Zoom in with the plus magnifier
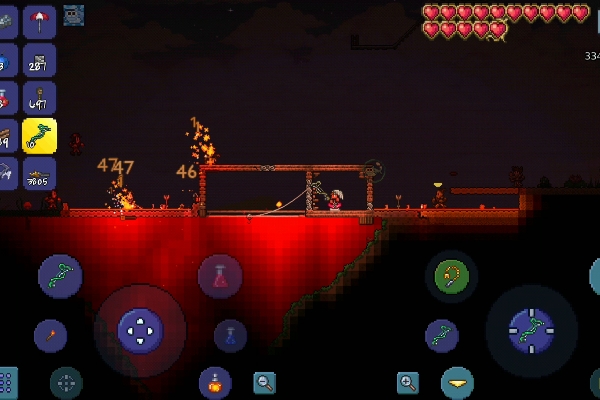 408,381
